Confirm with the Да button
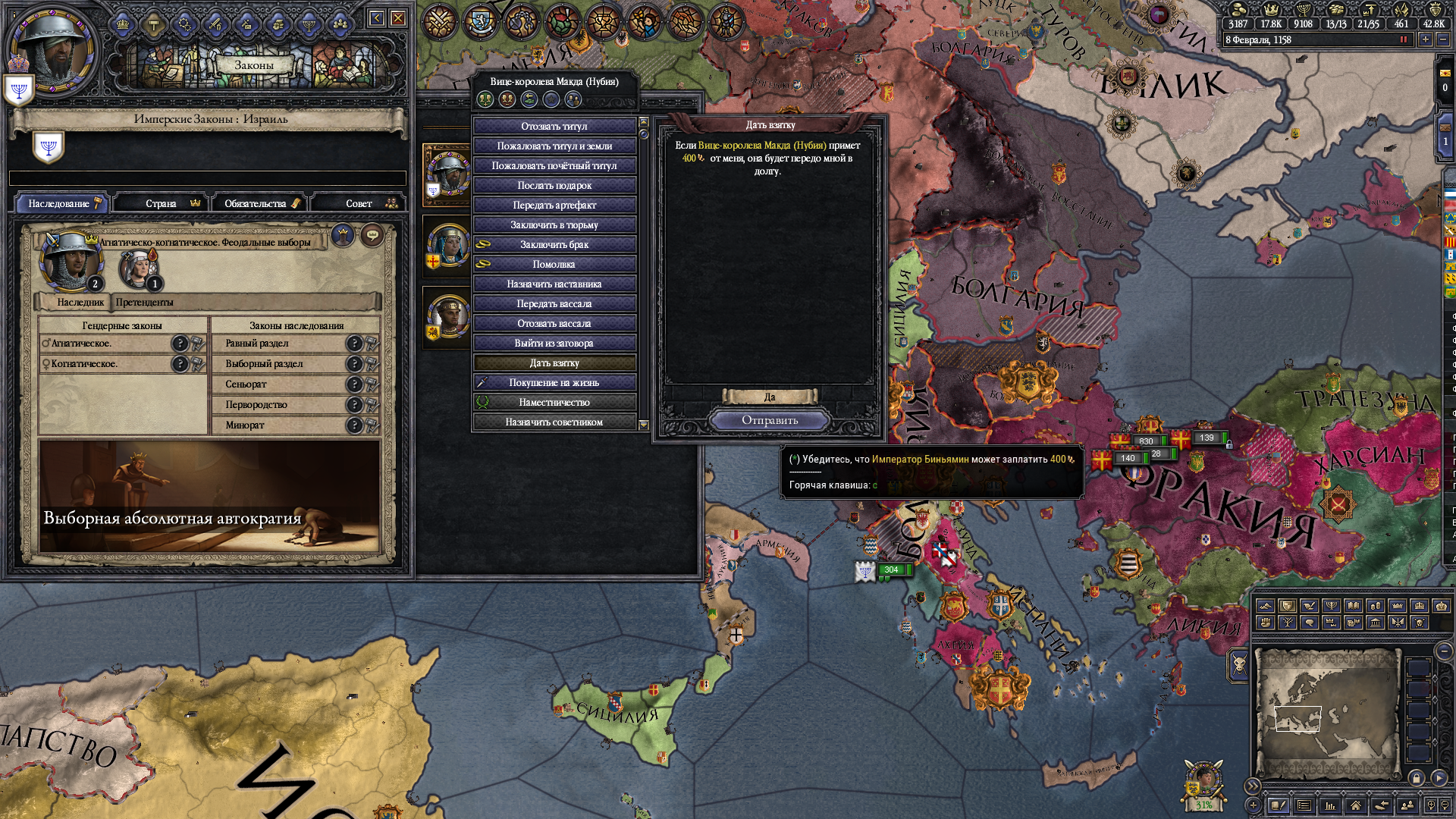Screen dimensions: 1456x819 (770, 397)
